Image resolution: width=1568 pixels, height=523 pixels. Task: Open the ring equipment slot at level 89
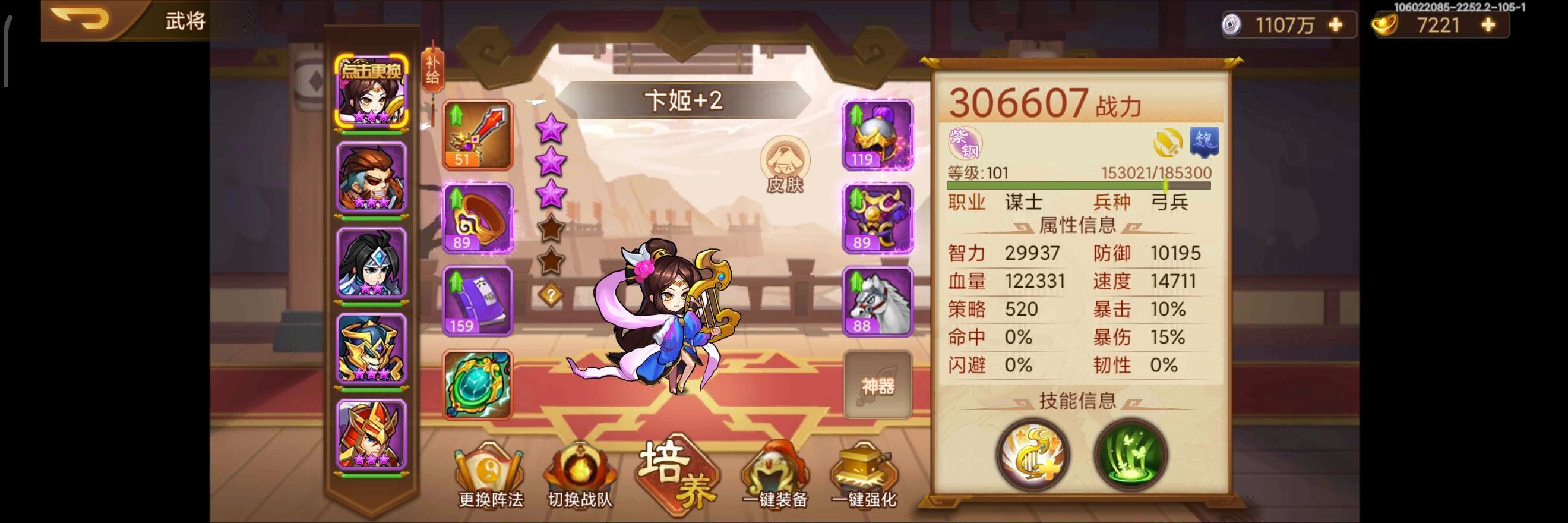tap(477, 219)
